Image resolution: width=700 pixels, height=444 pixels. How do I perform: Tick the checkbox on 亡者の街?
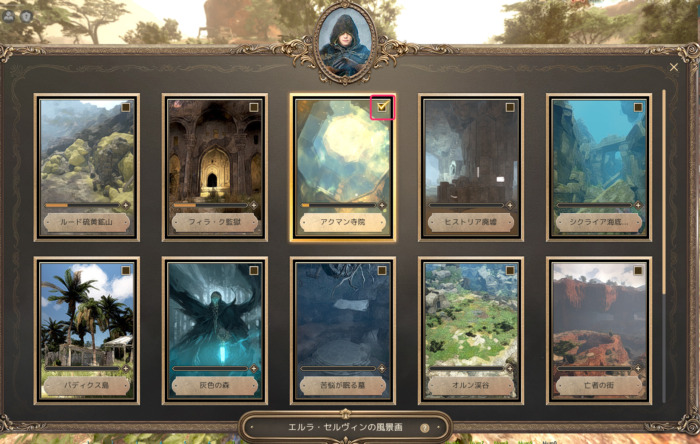(639, 270)
